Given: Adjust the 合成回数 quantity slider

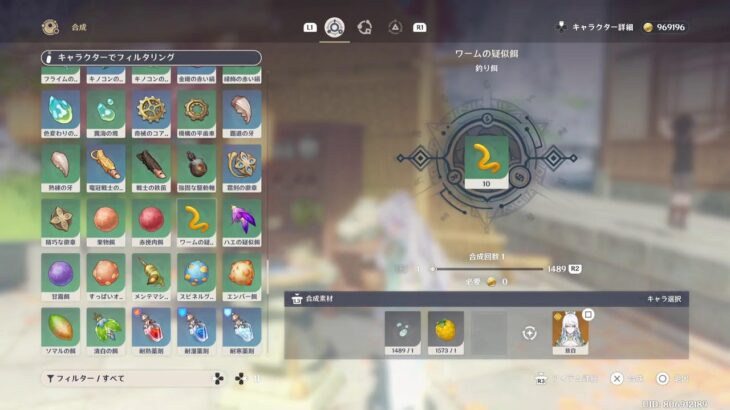Looking at the screenshot, I should click(490, 269).
